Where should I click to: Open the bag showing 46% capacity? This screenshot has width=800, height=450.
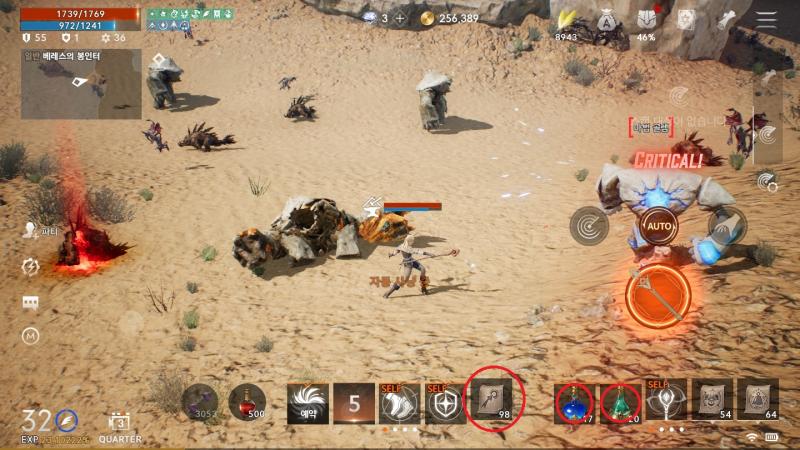click(x=646, y=20)
